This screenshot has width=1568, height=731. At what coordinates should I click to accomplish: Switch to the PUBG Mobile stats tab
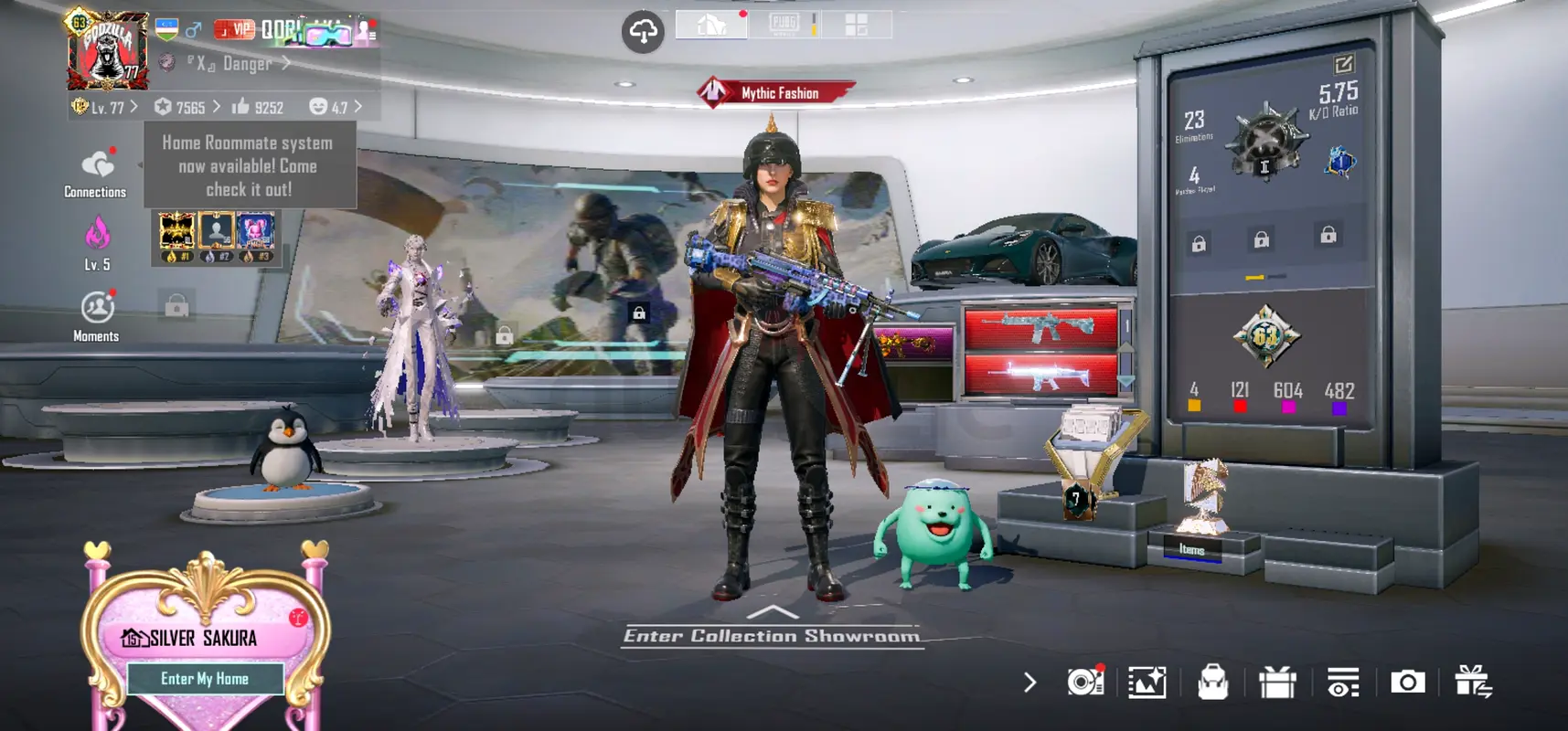point(784,24)
